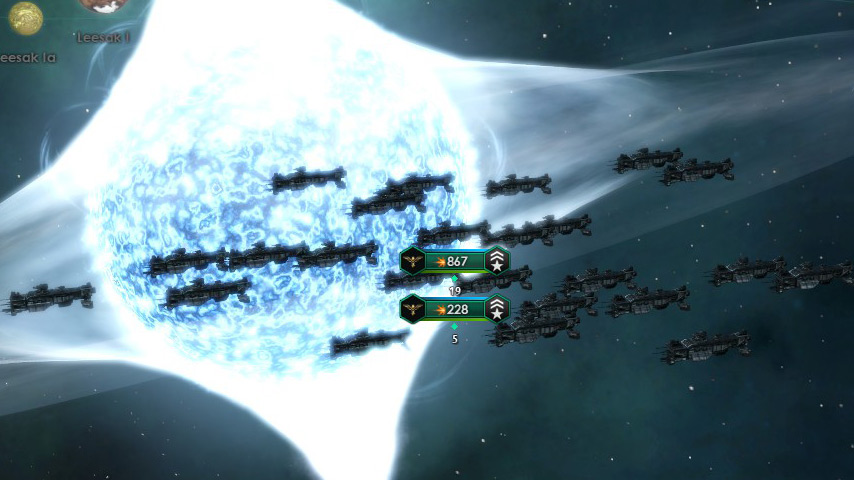Select the fleet with 228 military power
Image resolution: width=854 pixels, height=480 pixels.
(455, 309)
